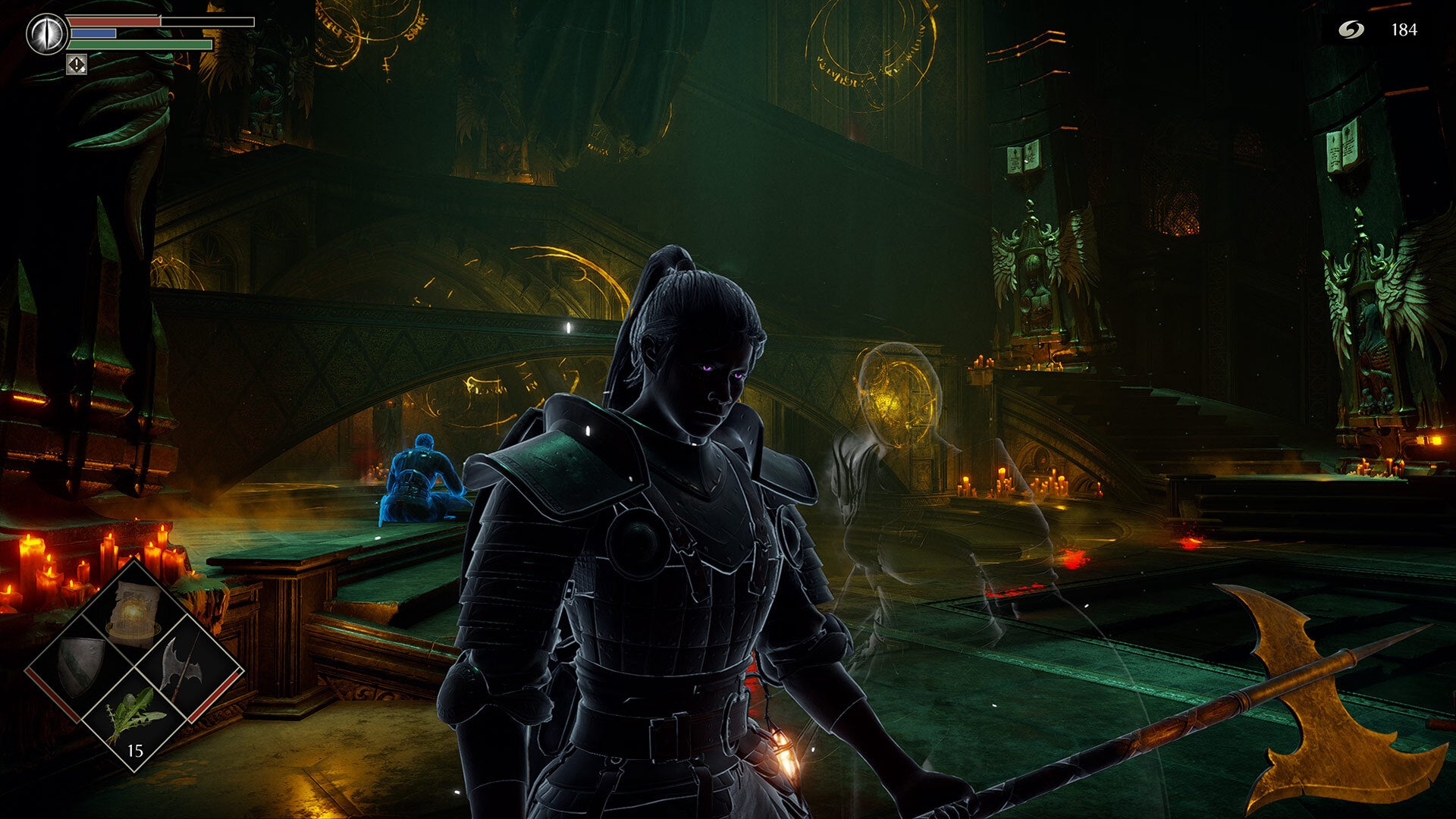Click the green stamina bar
The width and height of the screenshot is (1456, 819).
140,44
